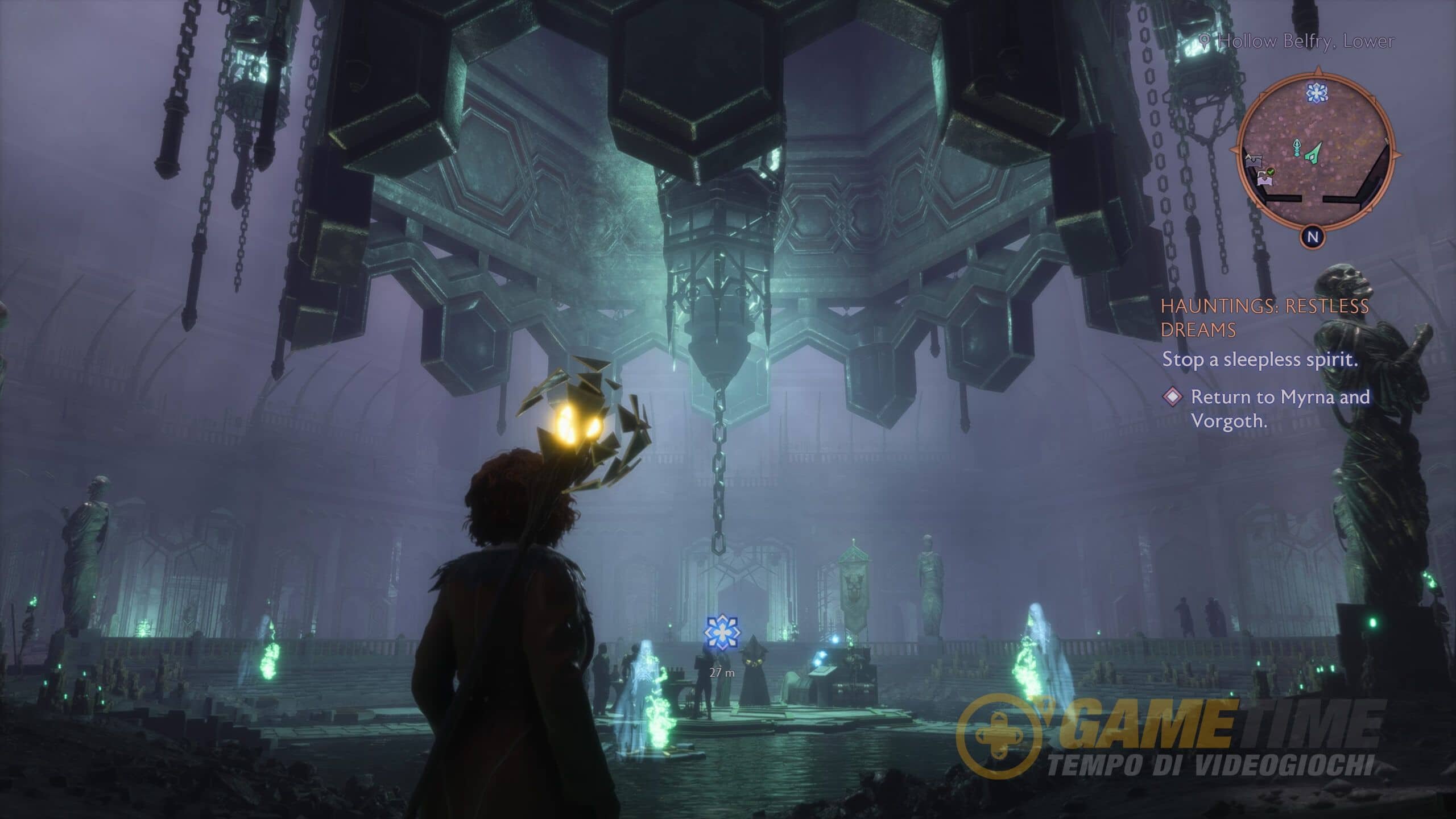
Task: Click the blue quest waypoint marker above 27 m
Action: [x=722, y=632]
